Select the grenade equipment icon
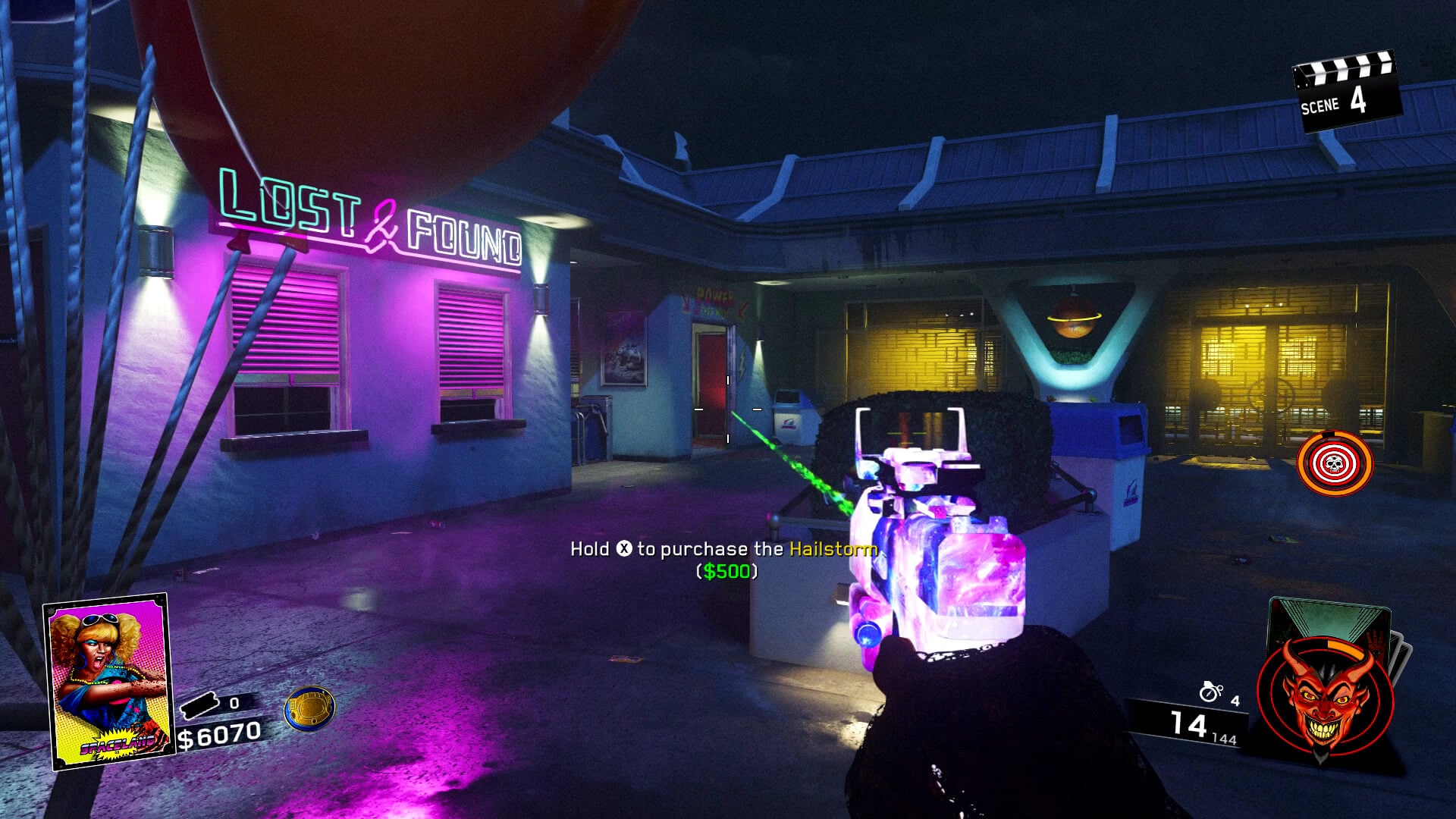Image resolution: width=1456 pixels, height=819 pixels. coord(1210,692)
